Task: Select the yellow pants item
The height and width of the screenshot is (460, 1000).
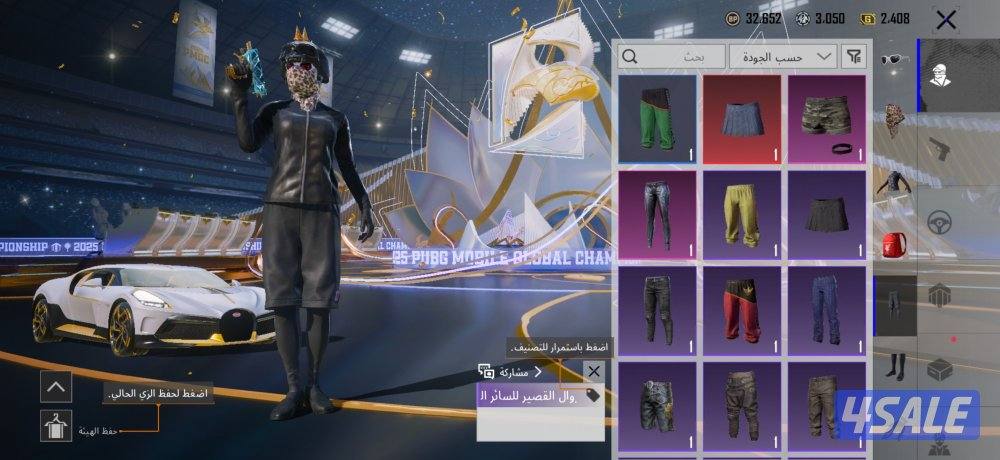Action: click(x=741, y=213)
